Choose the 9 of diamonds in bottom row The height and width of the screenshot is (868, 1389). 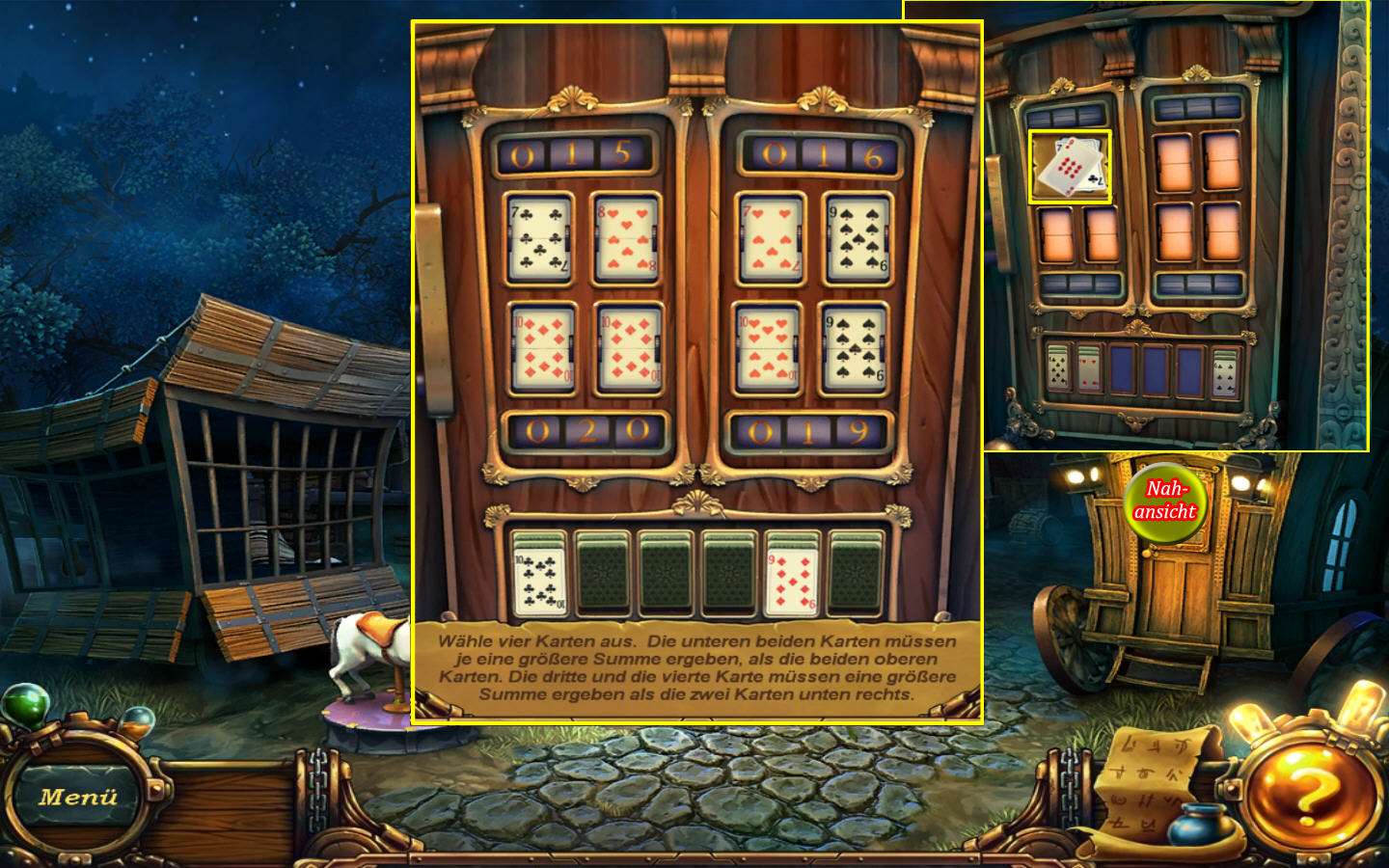coord(793,574)
